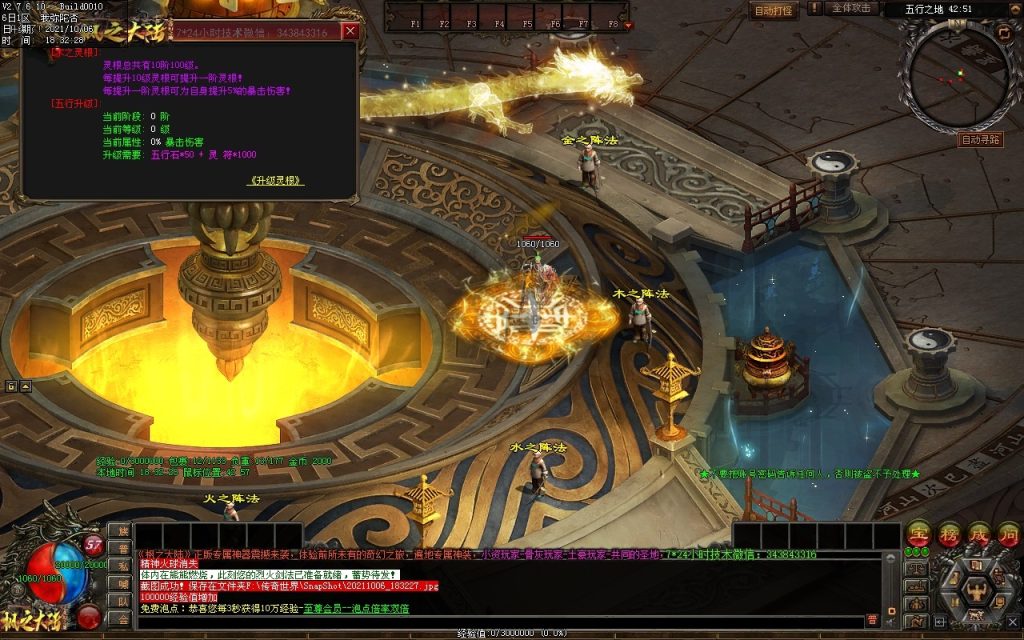Select the 全体攻击 attack mode button
The image size is (1024, 640).
[852, 8]
